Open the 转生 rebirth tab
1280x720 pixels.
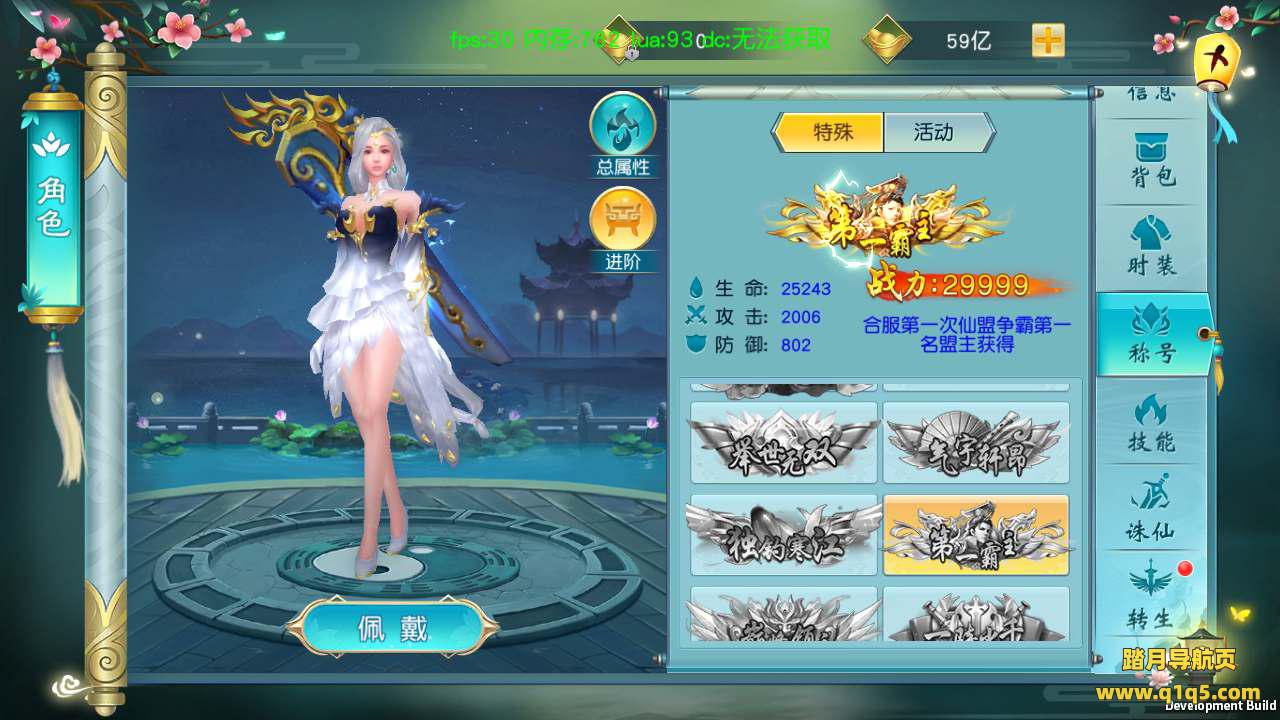click(1153, 595)
